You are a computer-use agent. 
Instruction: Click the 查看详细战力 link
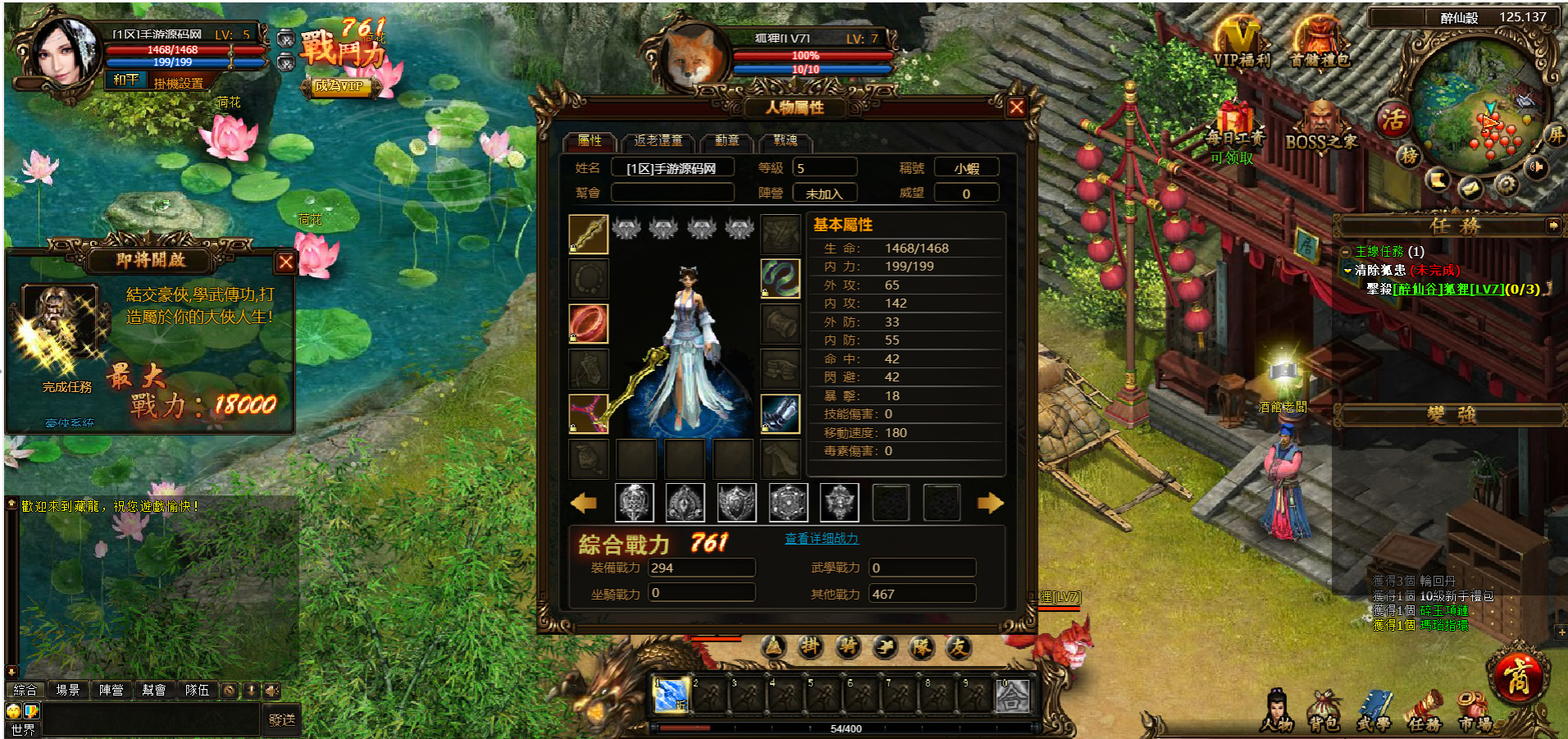[x=821, y=539]
